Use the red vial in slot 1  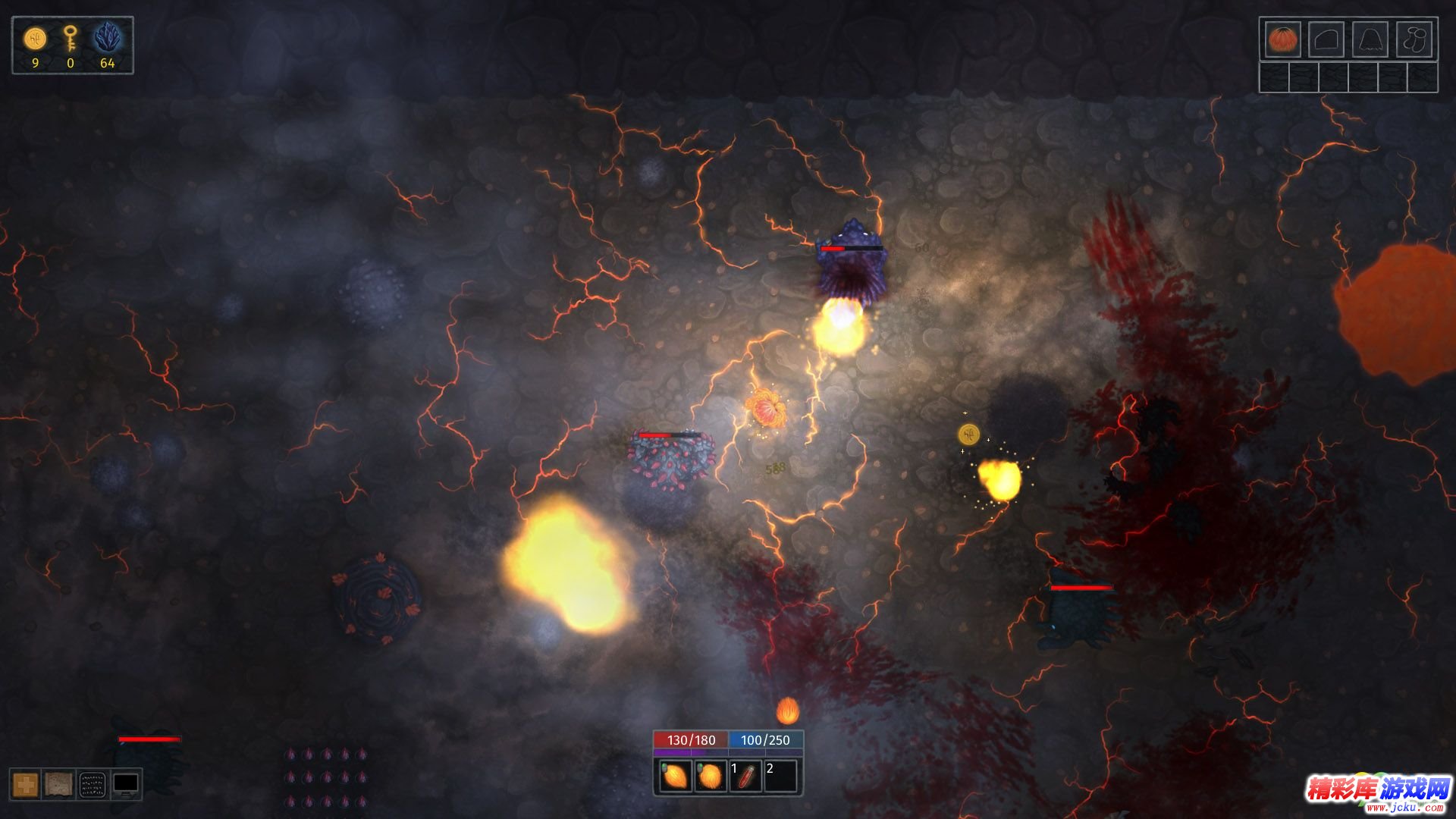[x=745, y=777]
